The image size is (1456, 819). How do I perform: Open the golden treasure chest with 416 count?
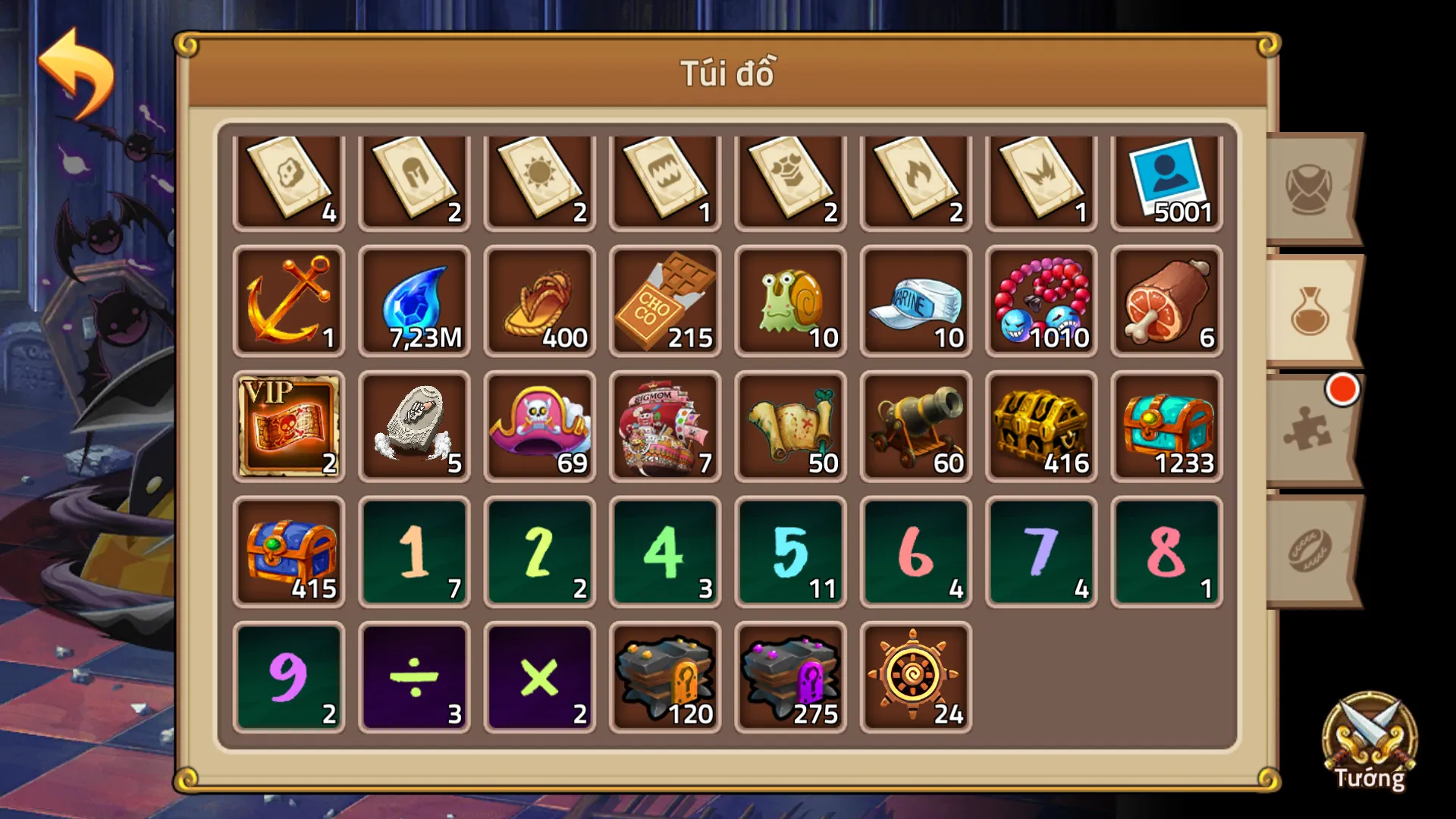(x=1040, y=426)
